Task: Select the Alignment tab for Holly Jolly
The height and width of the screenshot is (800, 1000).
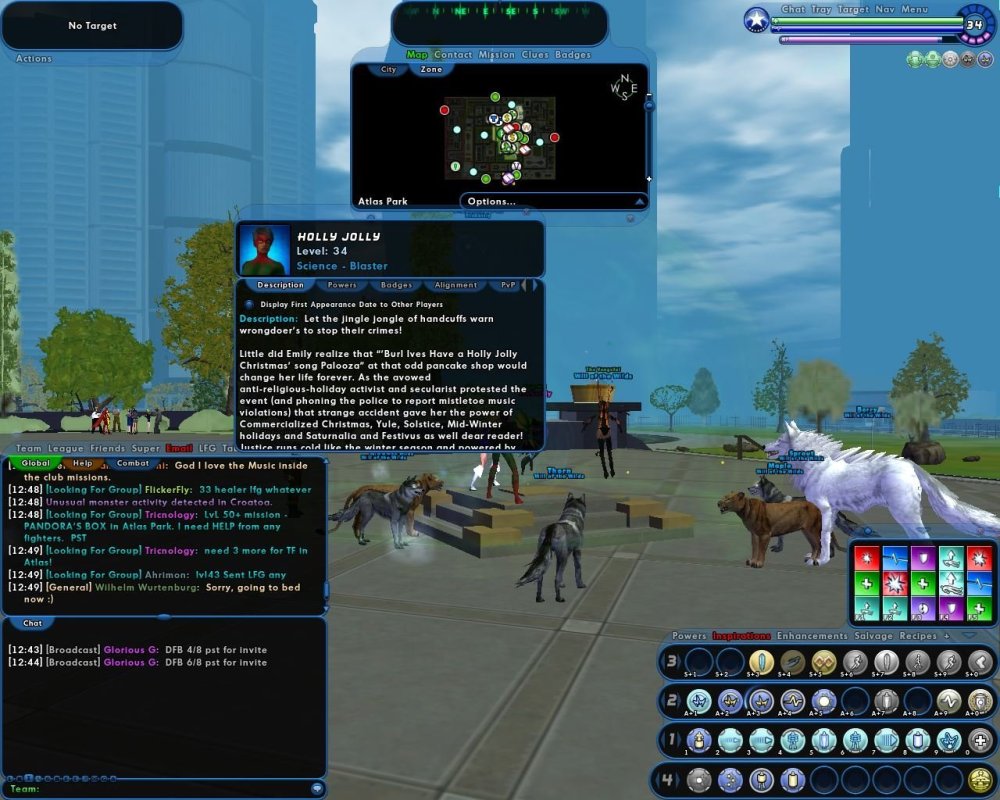Action: [x=455, y=285]
